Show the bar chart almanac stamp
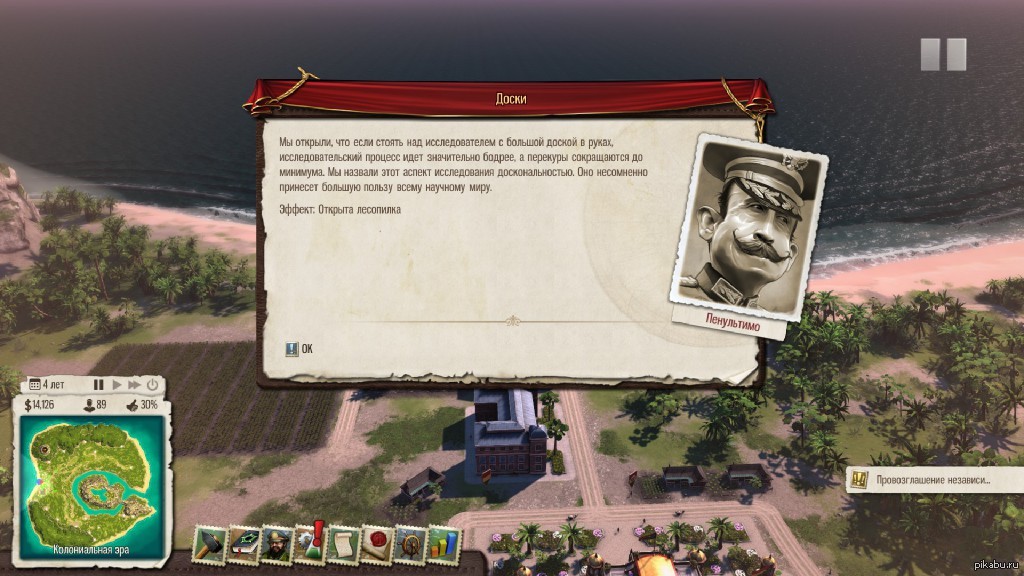 (x=444, y=542)
